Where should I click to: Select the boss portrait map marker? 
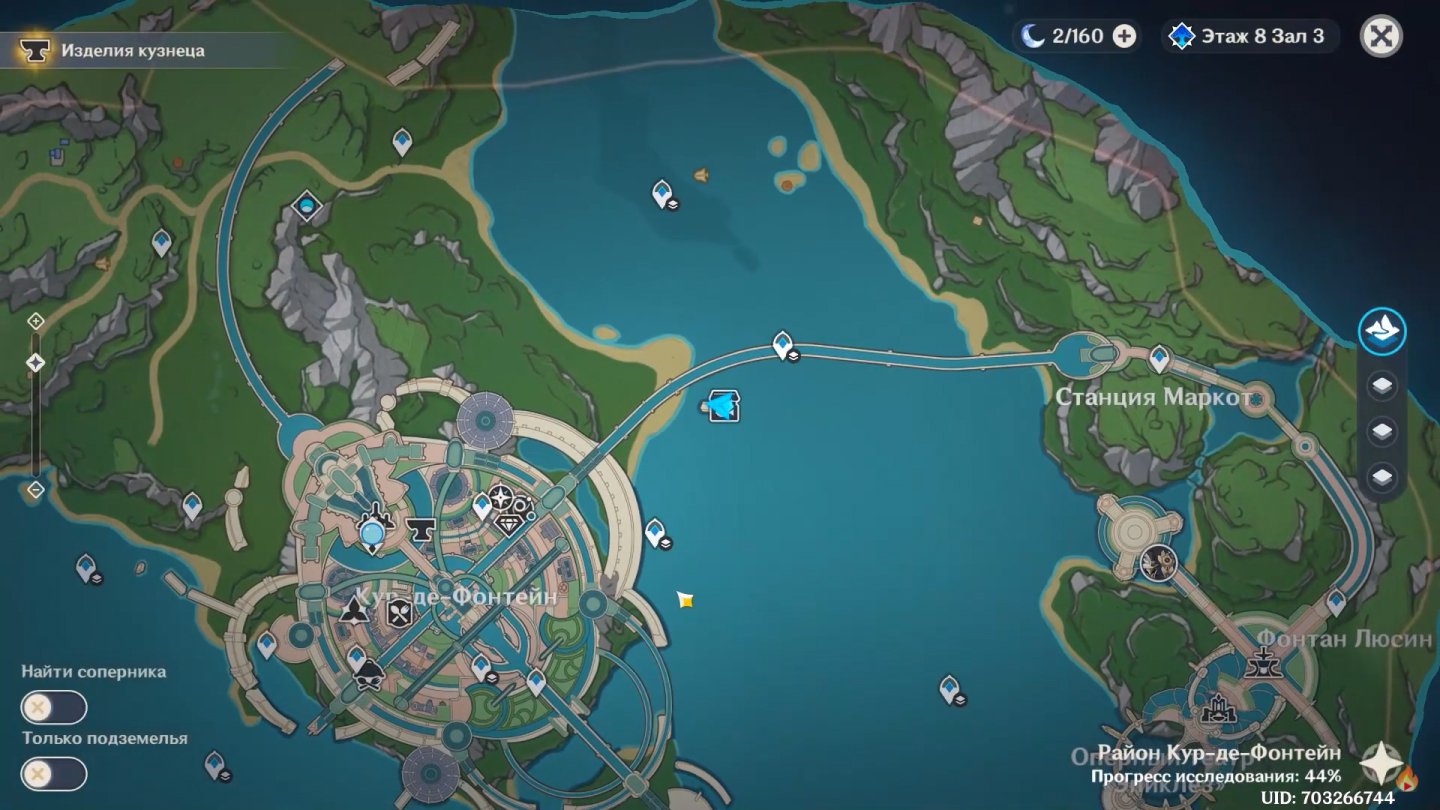coord(1158,562)
